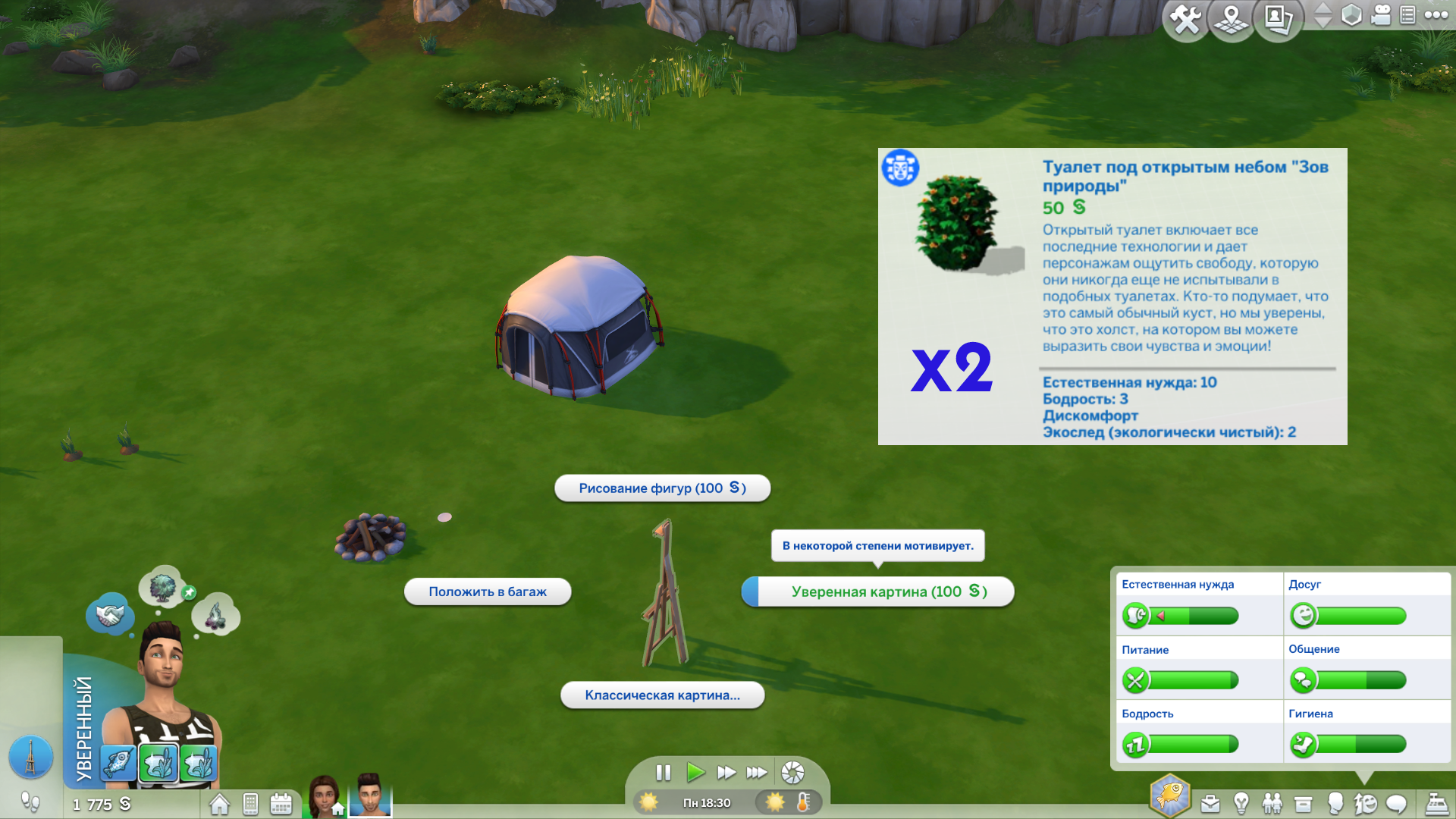This screenshot has width=1456, height=819.
Task: Resume at normal play speed
Action: tap(695, 773)
